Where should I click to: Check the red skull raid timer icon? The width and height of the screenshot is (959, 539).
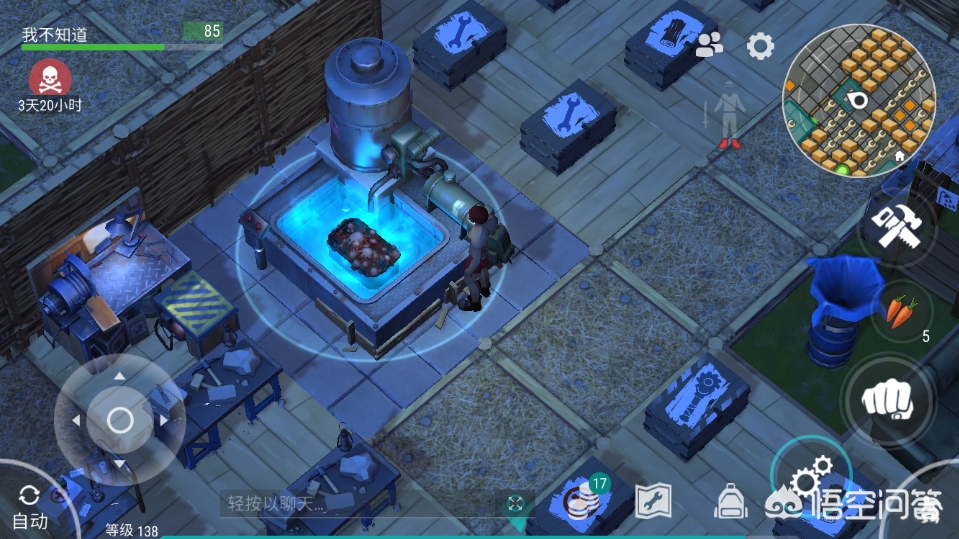49,78
